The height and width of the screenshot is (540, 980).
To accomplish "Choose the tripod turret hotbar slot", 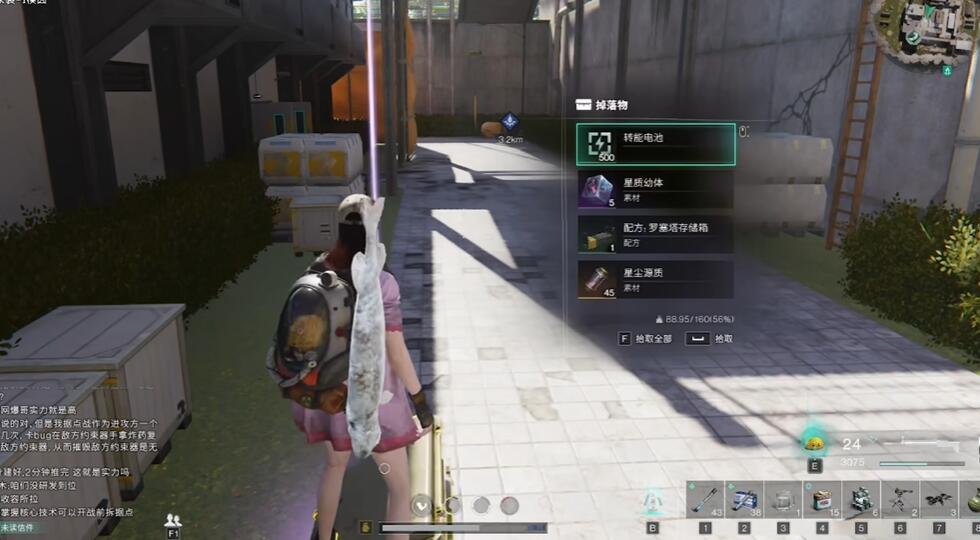I will [x=900, y=498].
